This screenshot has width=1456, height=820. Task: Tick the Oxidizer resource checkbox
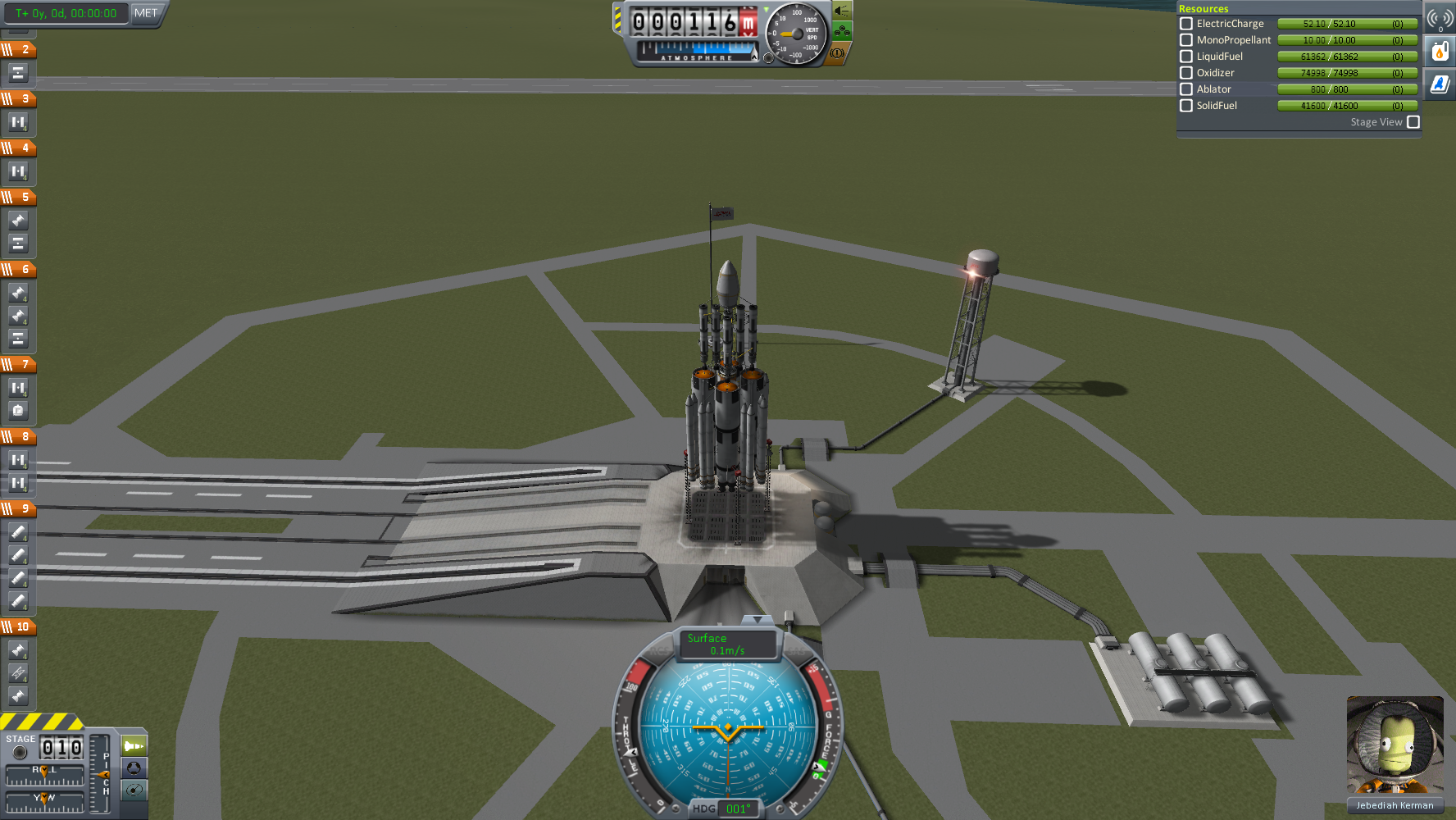(1185, 73)
